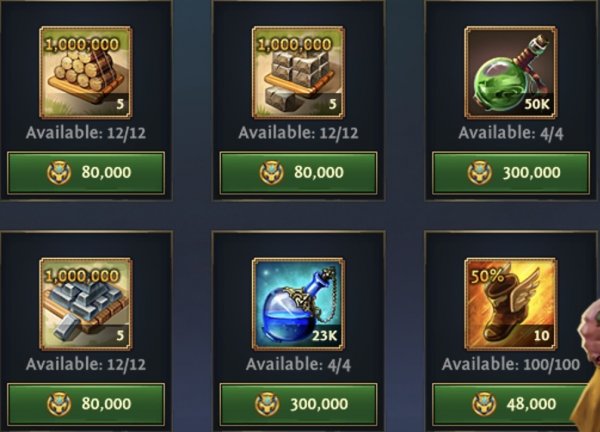Select the 1,000,000 wood logs item icon
600x432 pixels.
86,73
